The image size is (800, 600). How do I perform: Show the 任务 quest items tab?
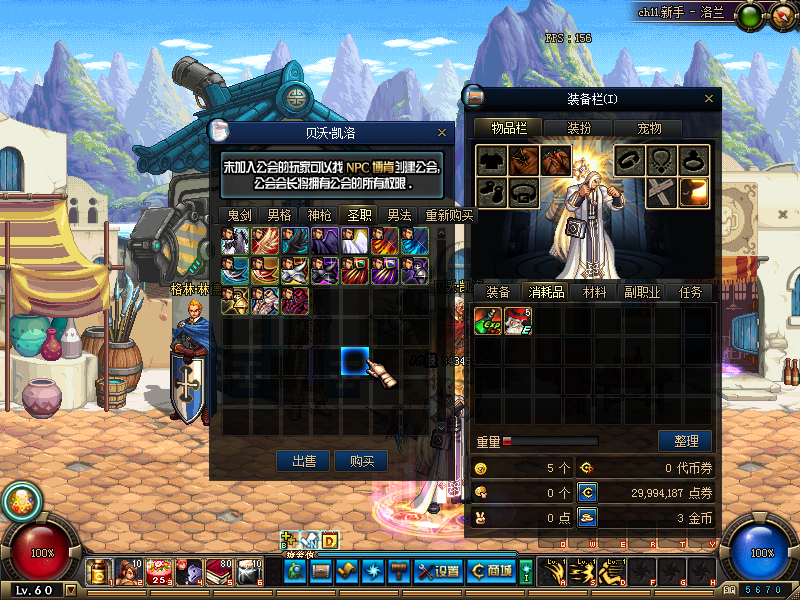690,292
